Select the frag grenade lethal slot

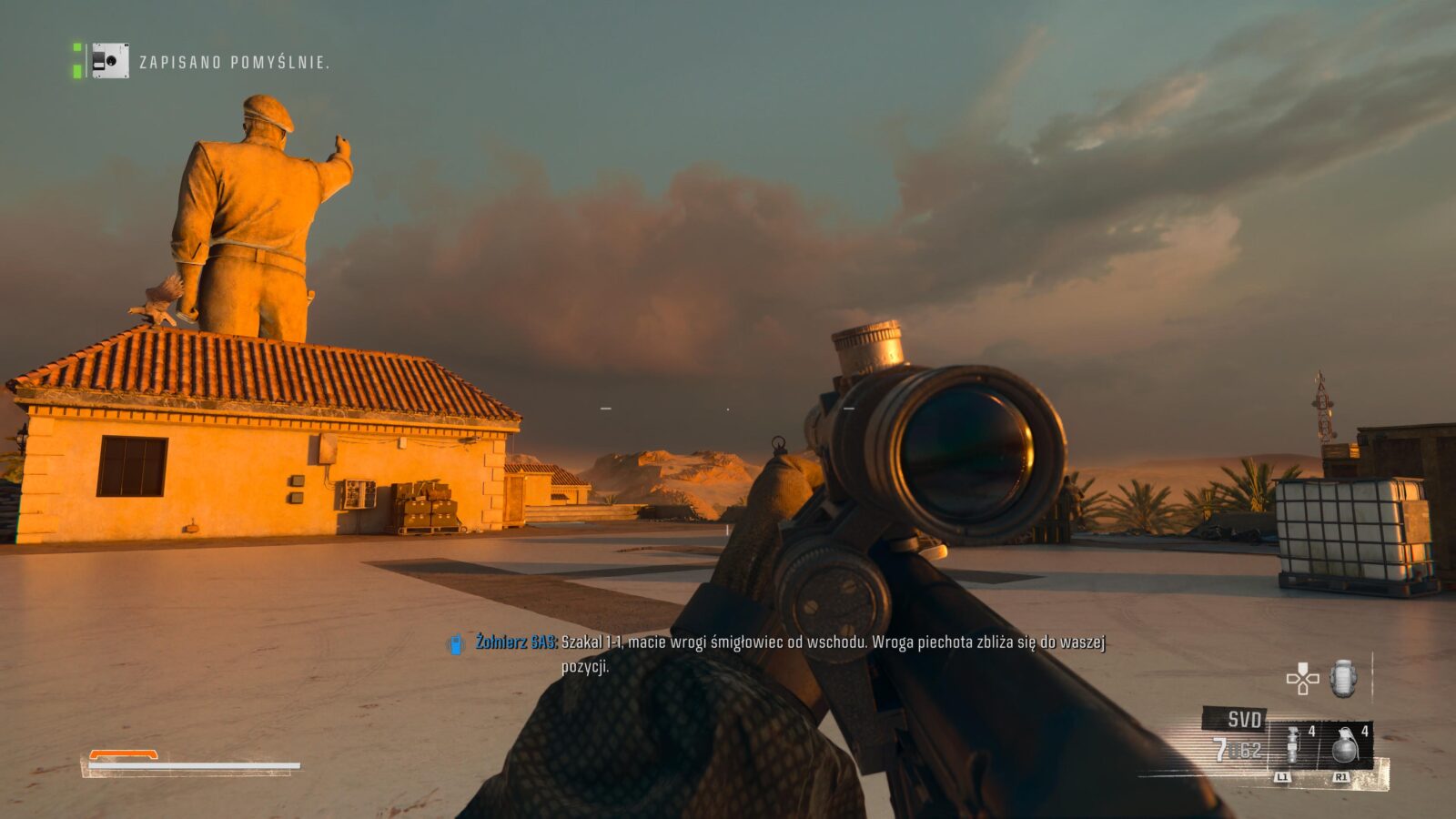[1345, 746]
